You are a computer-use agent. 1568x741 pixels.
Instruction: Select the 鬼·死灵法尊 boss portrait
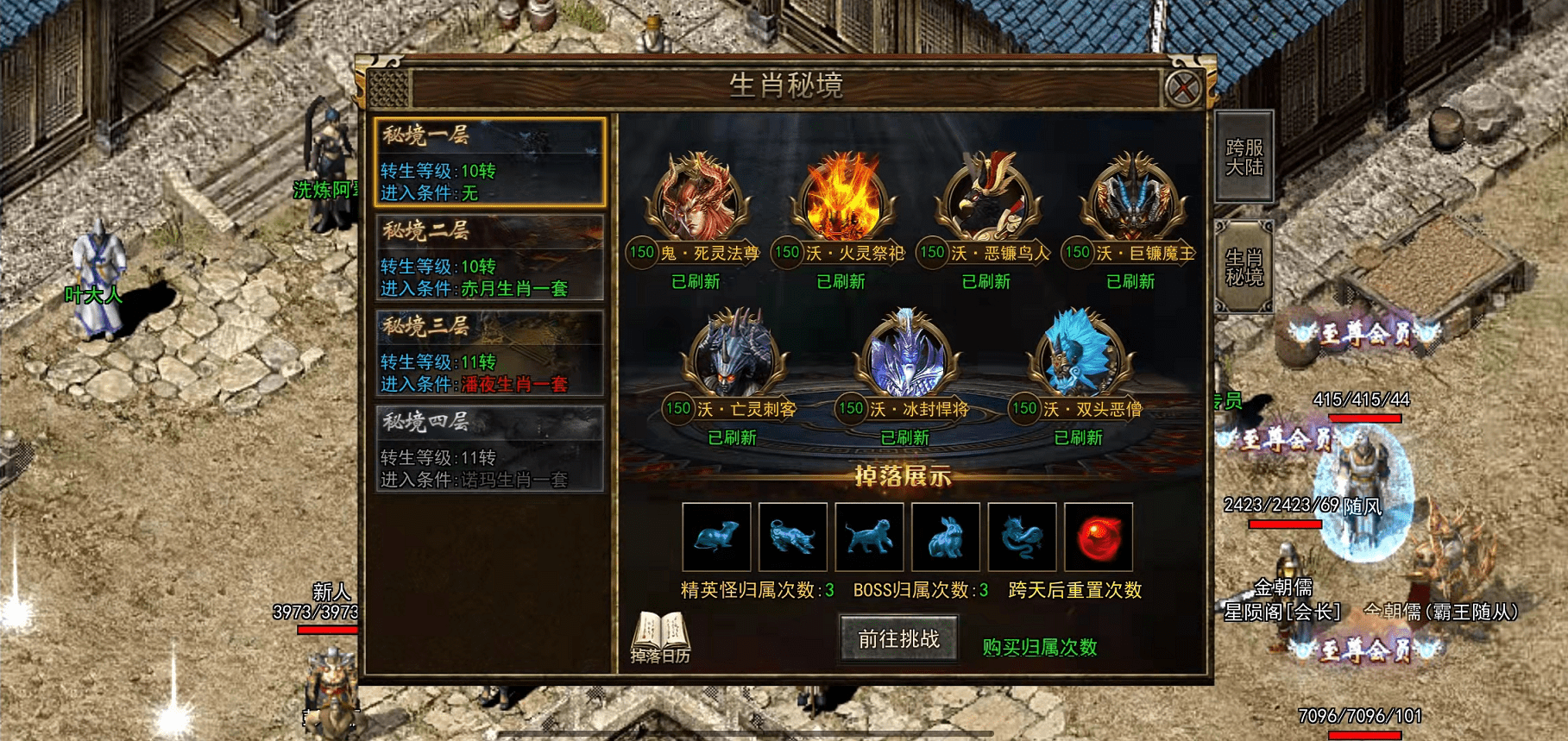coord(696,198)
